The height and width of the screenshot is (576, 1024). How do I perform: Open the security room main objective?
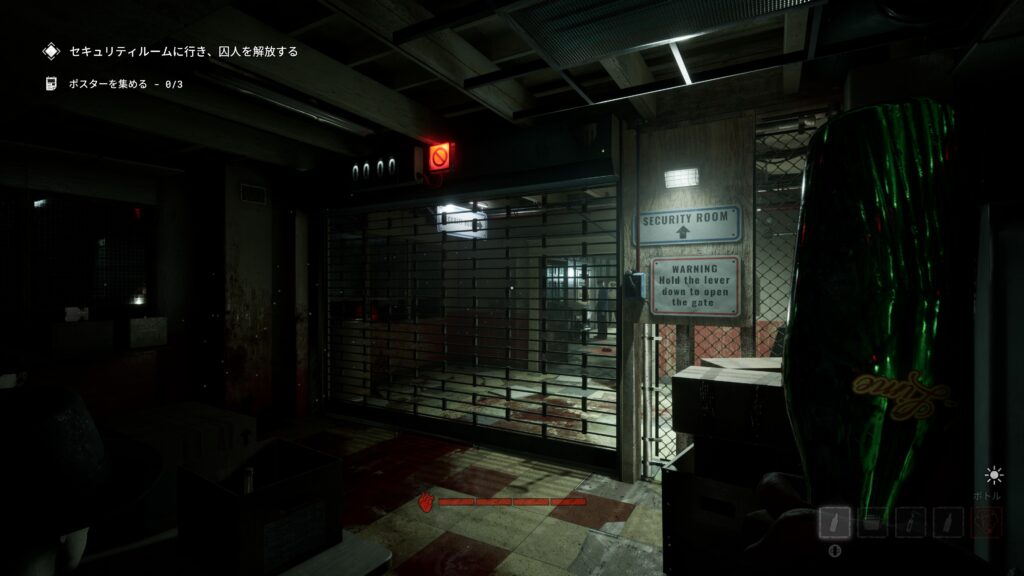[x=182, y=51]
